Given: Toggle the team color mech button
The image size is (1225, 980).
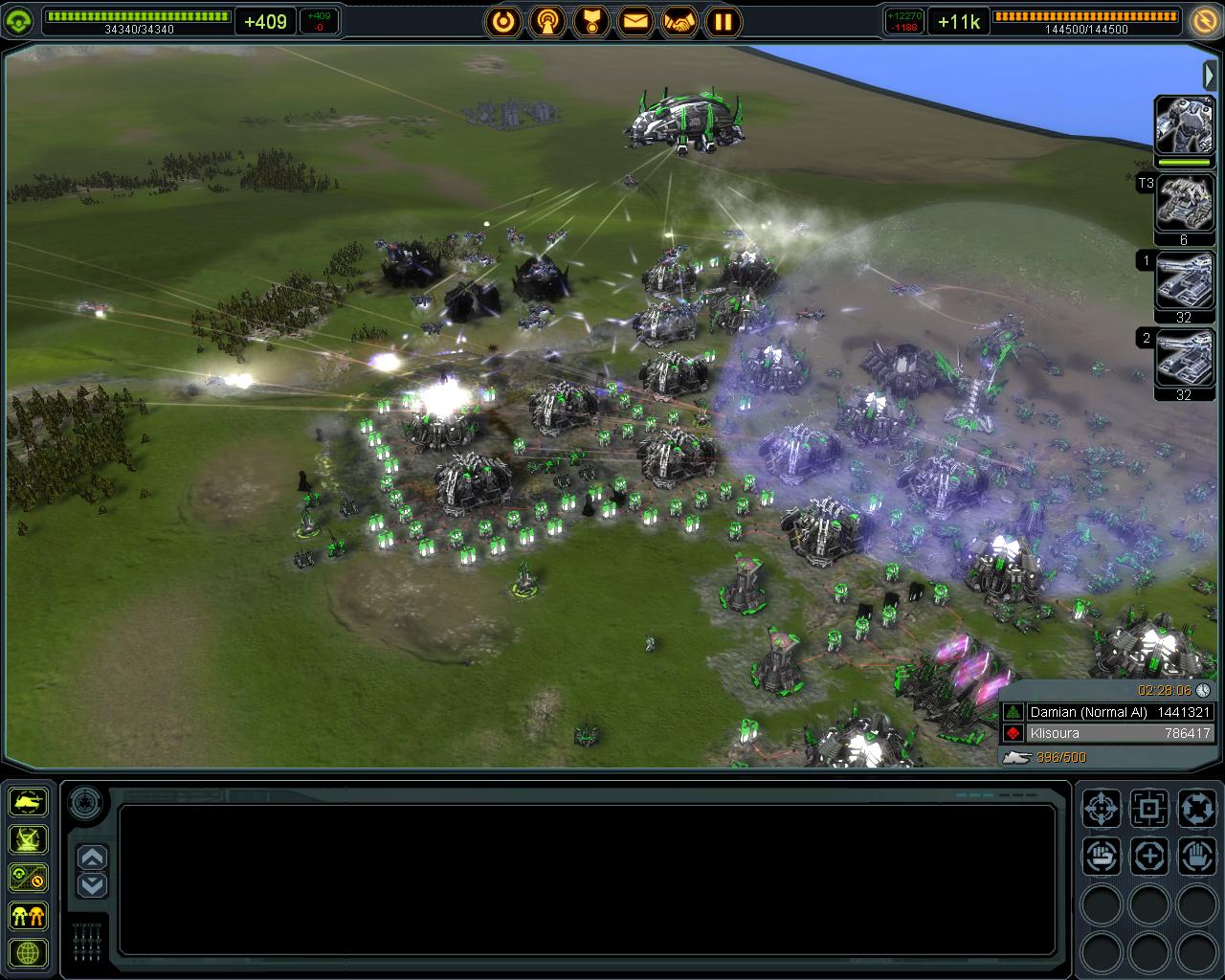Looking at the screenshot, I should (x=29, y=915).
